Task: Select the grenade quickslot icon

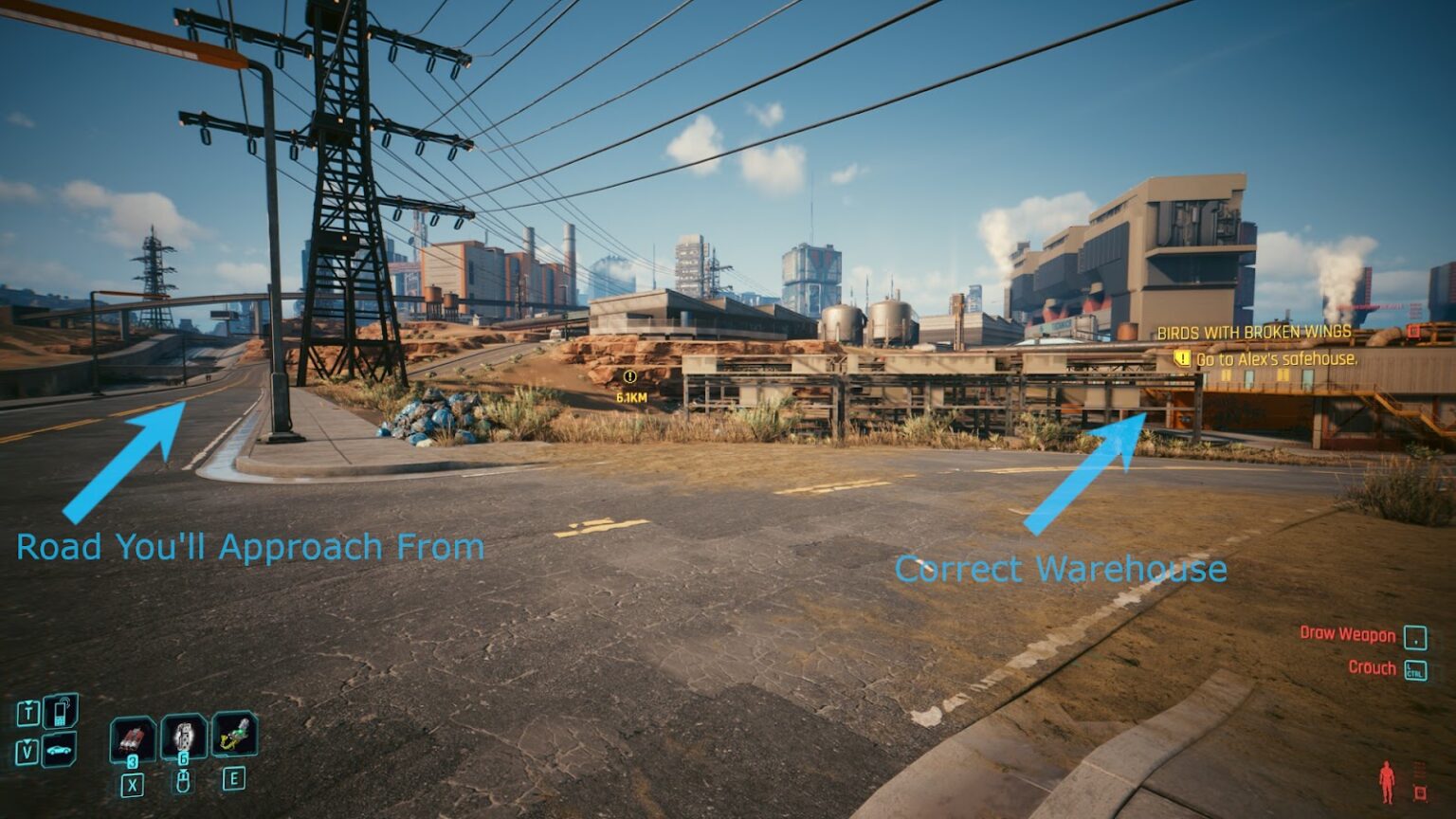Action: 133,739
